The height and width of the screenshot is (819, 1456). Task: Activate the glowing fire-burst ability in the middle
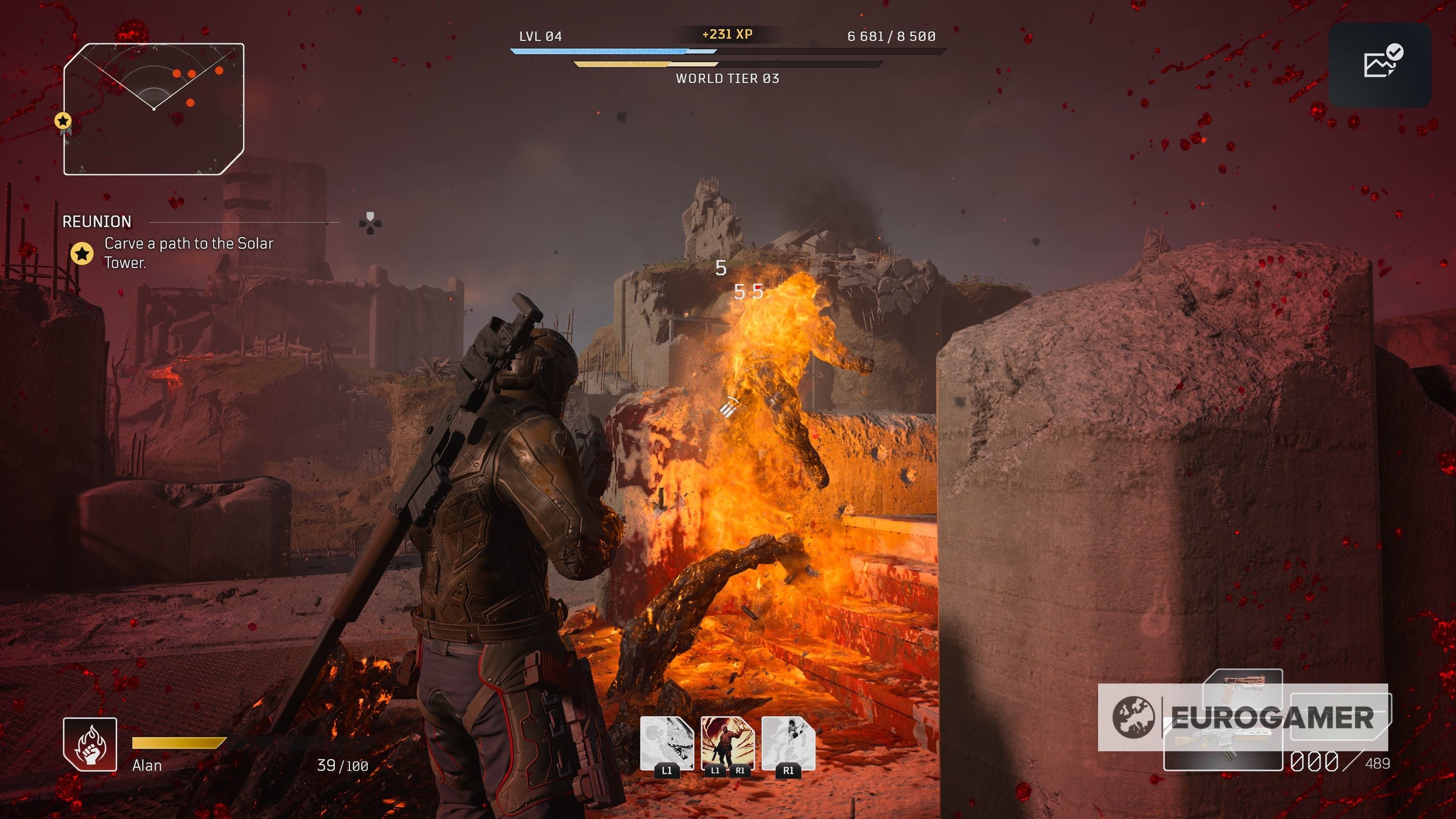click(727, 743)
